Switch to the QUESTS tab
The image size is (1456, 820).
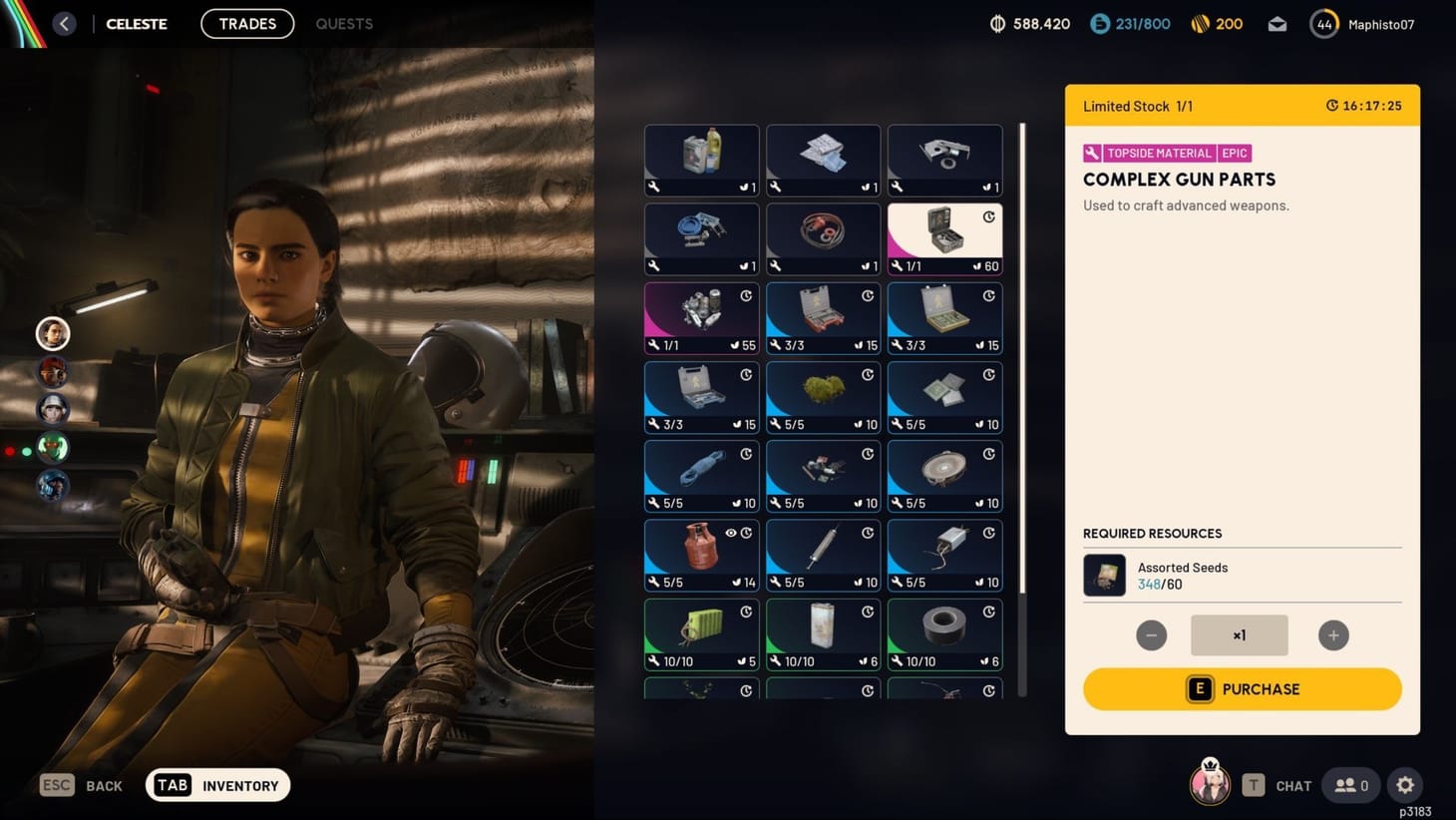(x=343, y=23)
